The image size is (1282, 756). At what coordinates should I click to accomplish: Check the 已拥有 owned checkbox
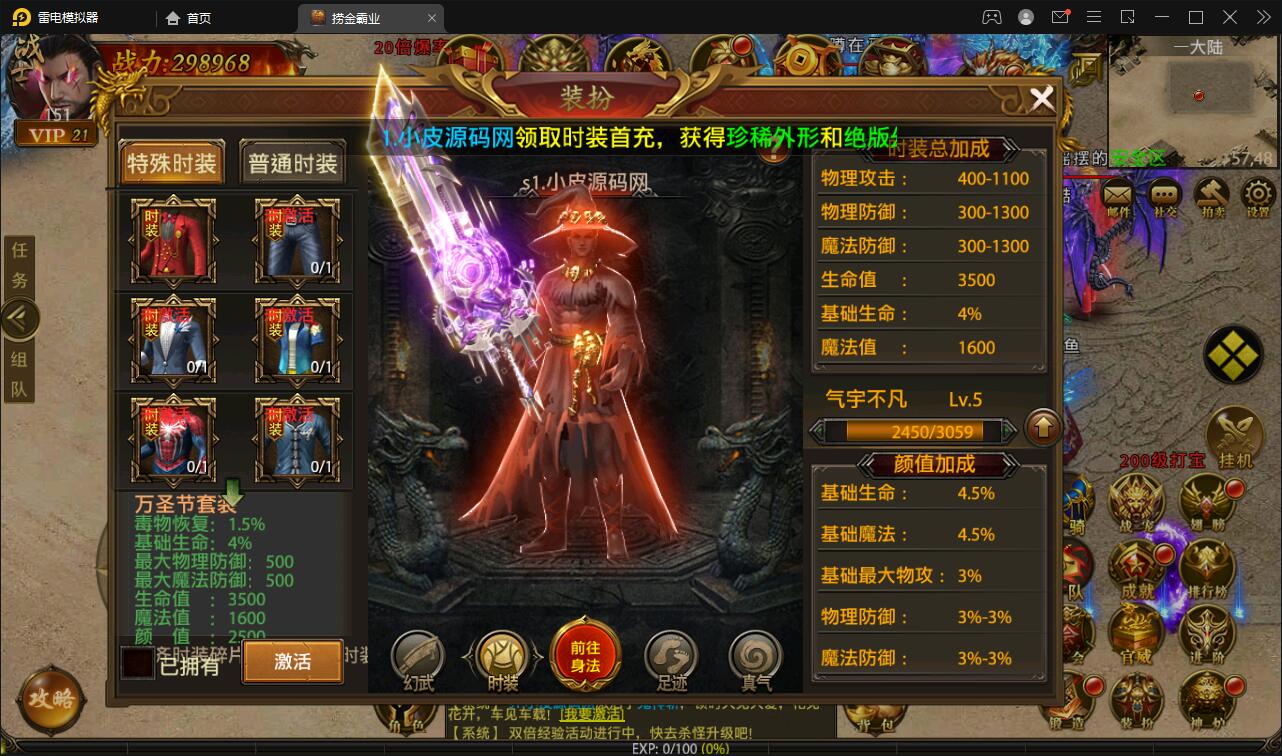click(137, 662)
